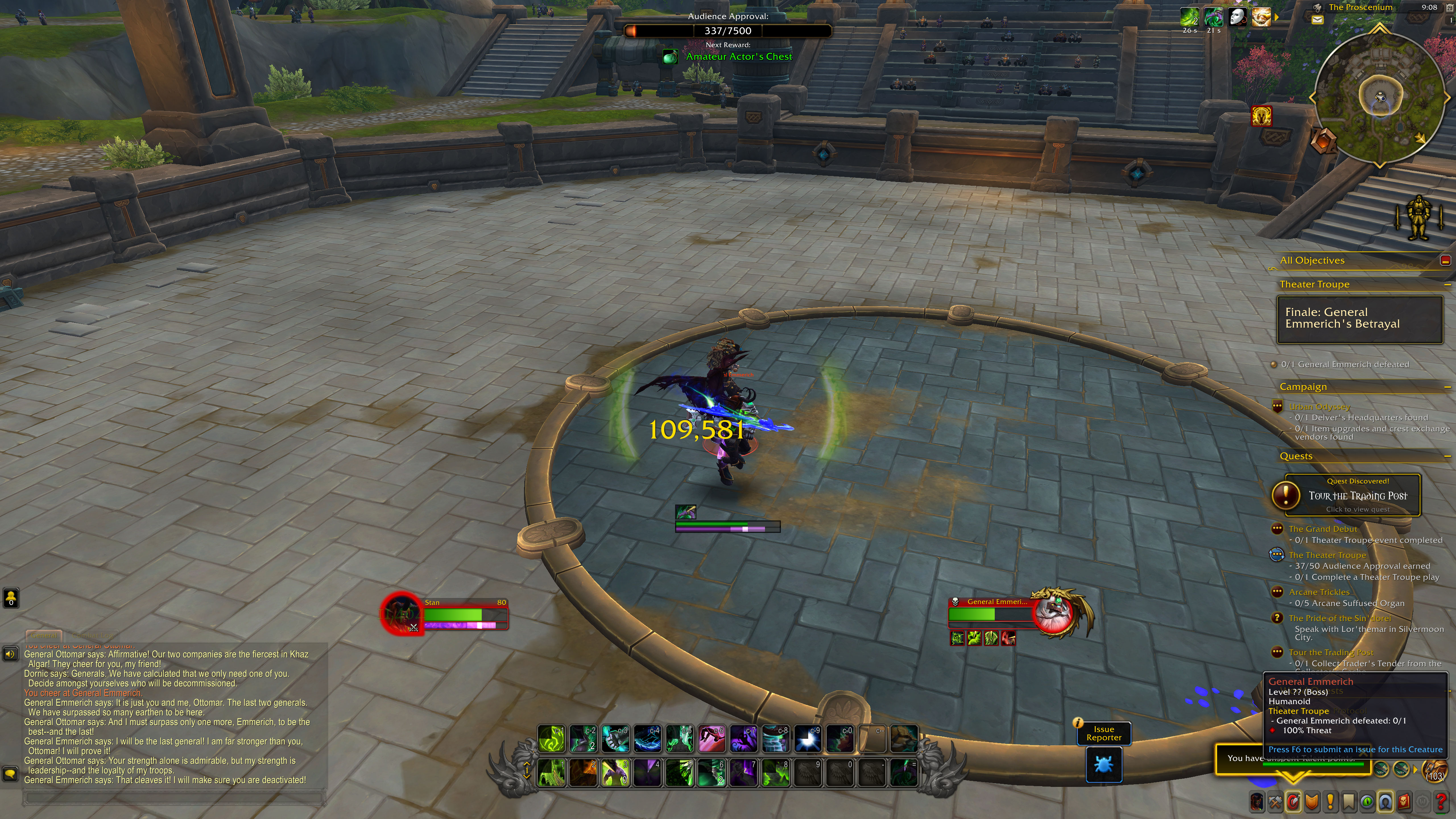This screenshot has width=1456, height=819.
Task: Open the talents and spellbook micro button
Action: coord(1293,801)
